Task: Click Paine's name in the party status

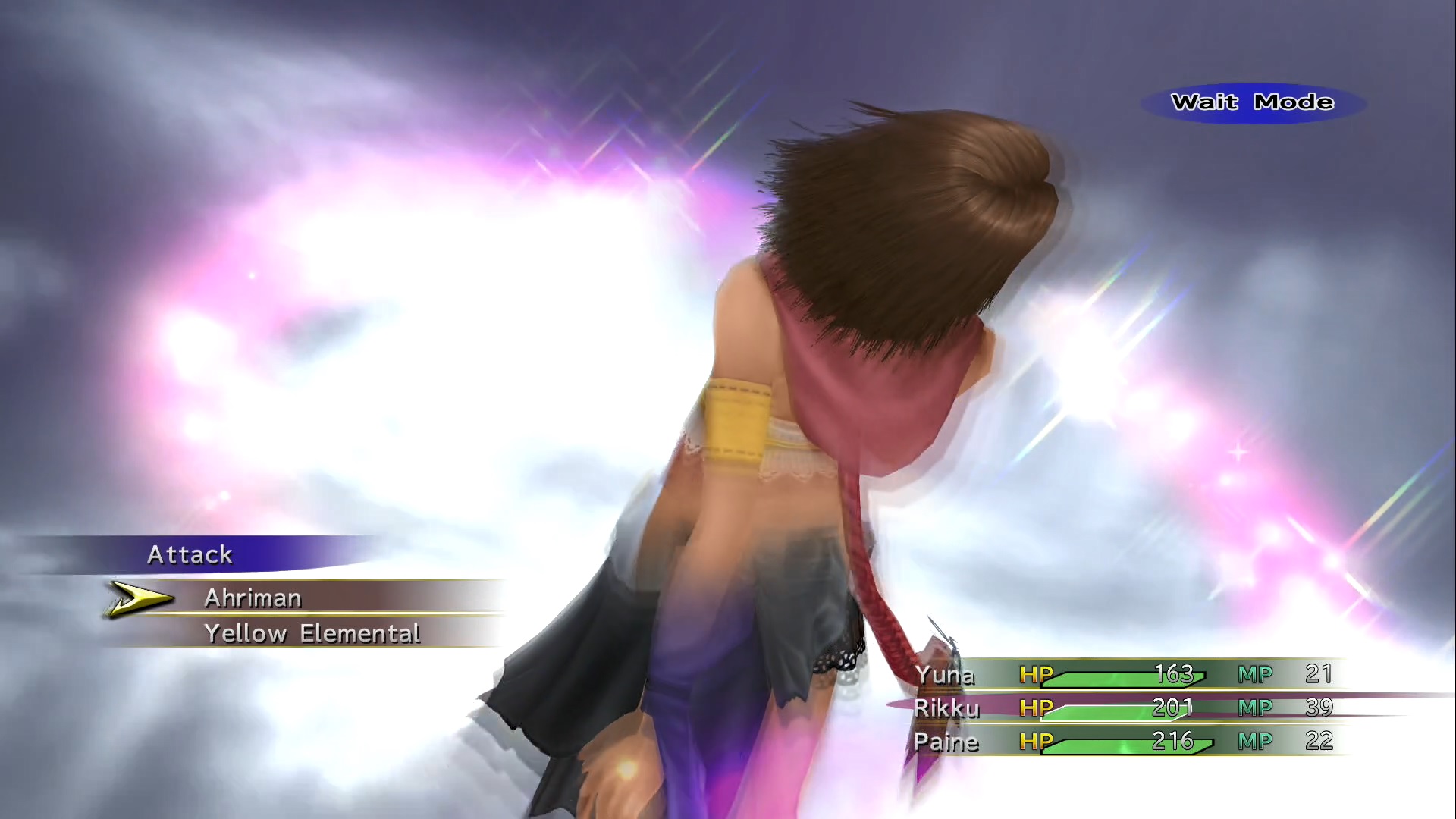Action: [x=947, y=742]
